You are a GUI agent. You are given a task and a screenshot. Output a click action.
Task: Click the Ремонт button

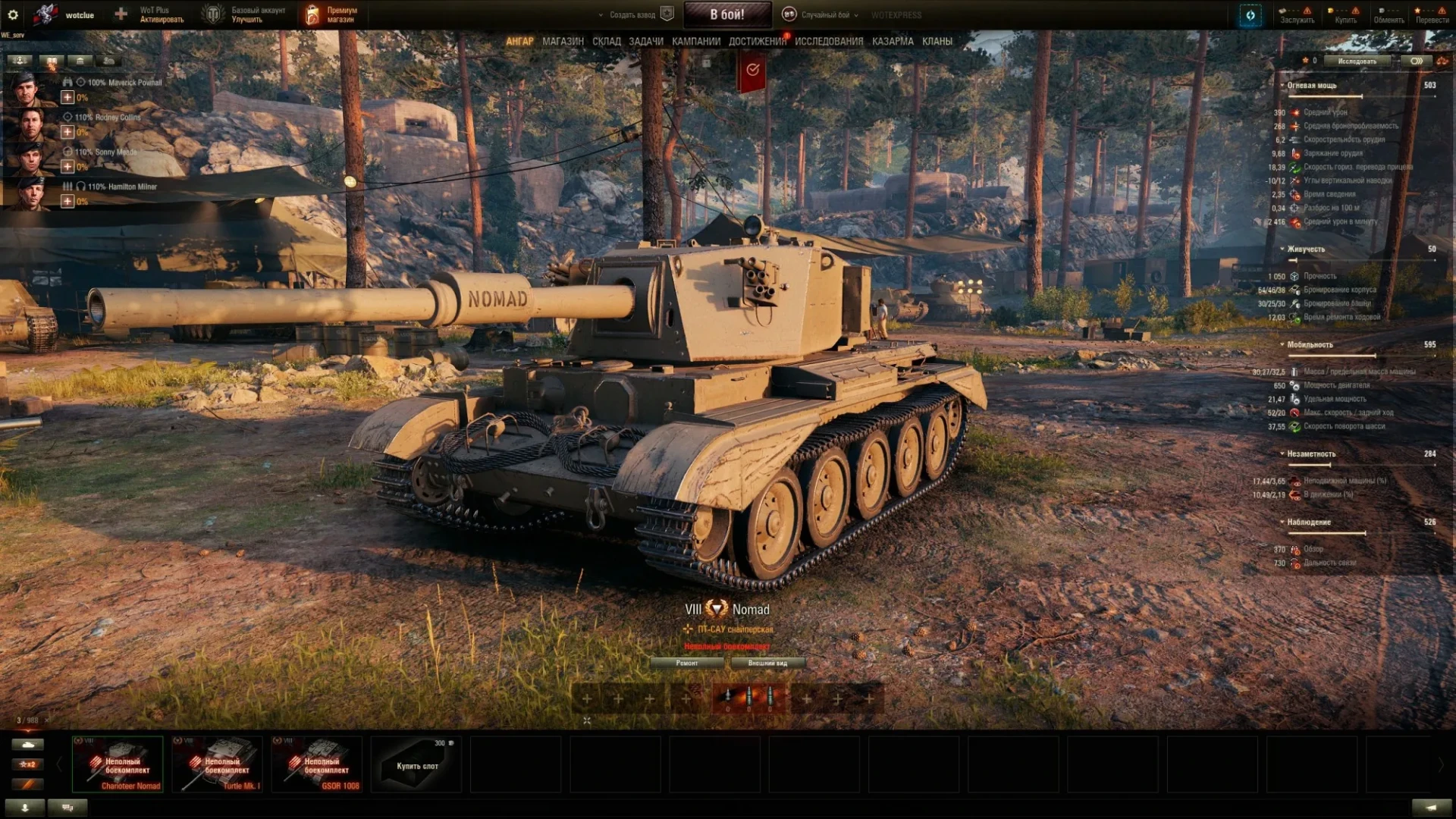click(x=687, y=664)
